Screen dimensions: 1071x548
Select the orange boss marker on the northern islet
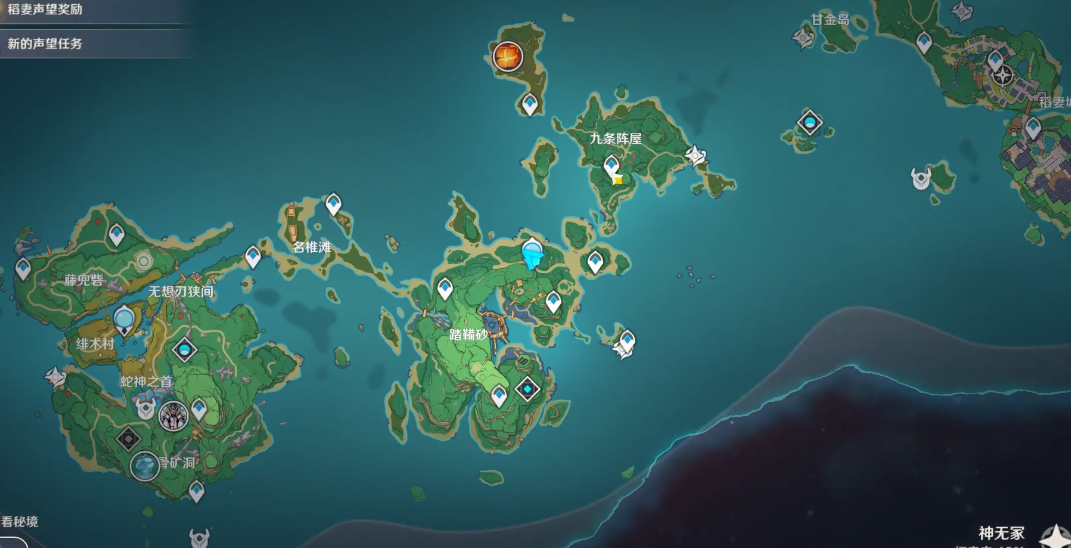click(509, 57)
